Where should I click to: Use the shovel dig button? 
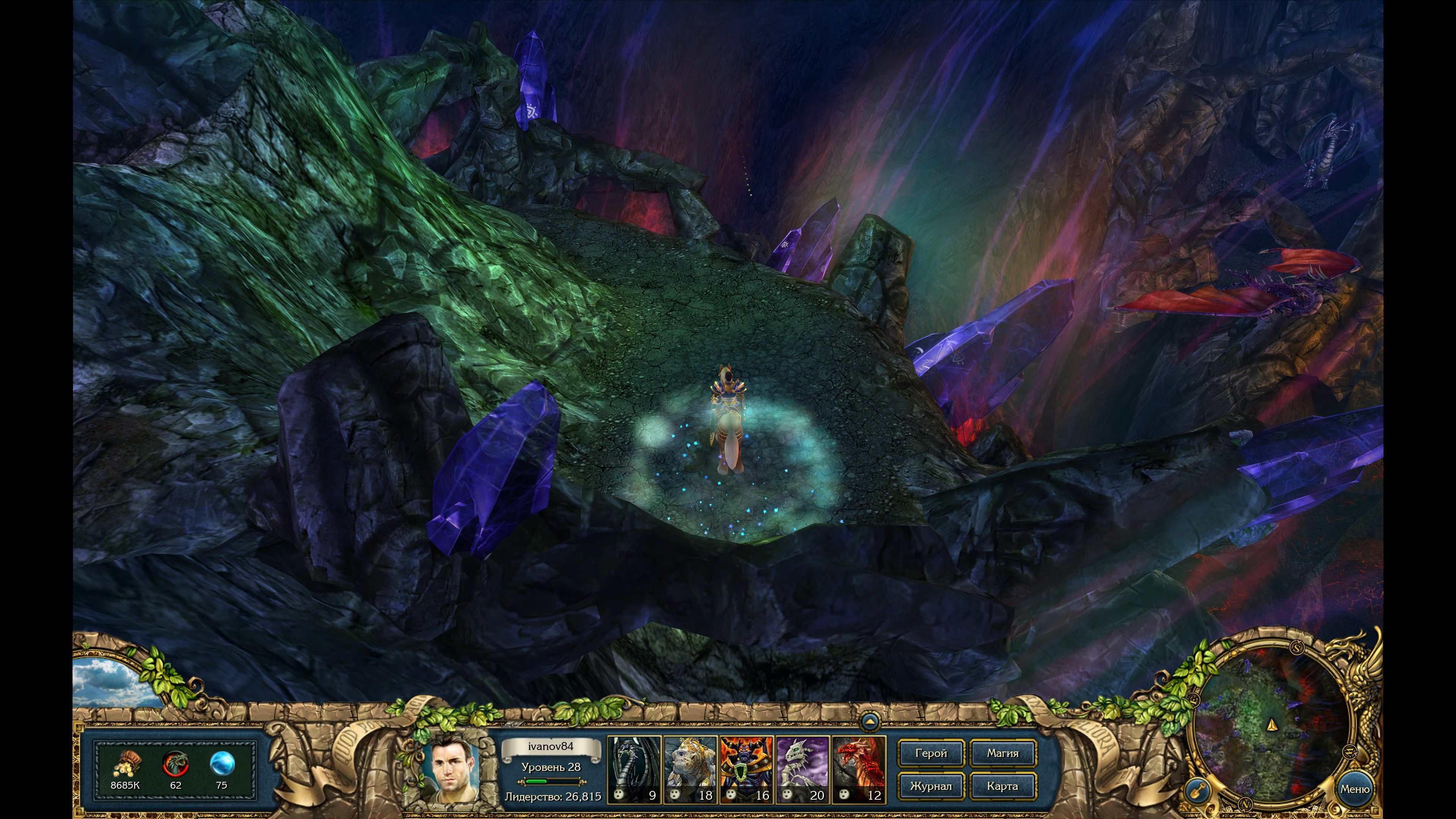[x=1197, y=790]
